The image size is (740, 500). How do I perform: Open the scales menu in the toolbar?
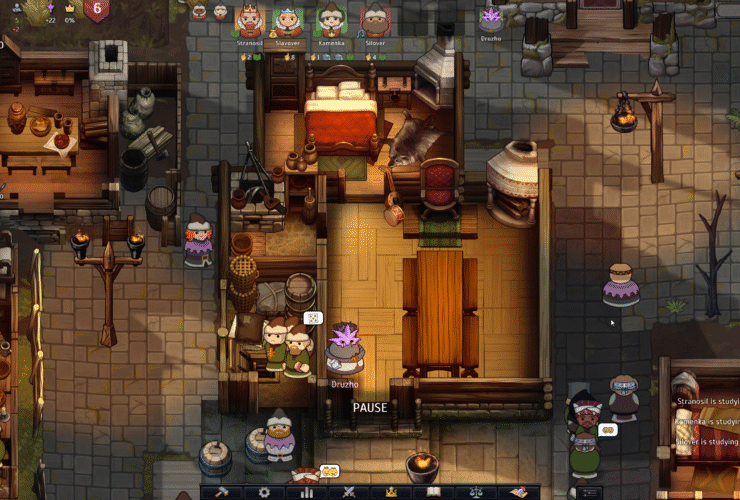[x=476, y=492]
